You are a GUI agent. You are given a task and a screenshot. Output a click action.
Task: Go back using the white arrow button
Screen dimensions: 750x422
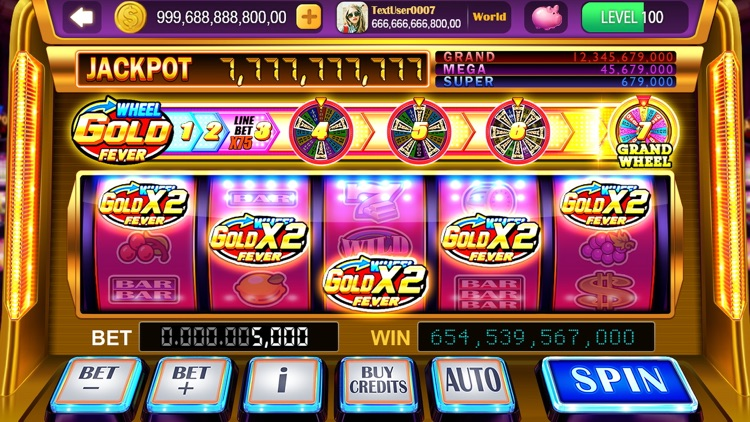[x=82, y=17]
